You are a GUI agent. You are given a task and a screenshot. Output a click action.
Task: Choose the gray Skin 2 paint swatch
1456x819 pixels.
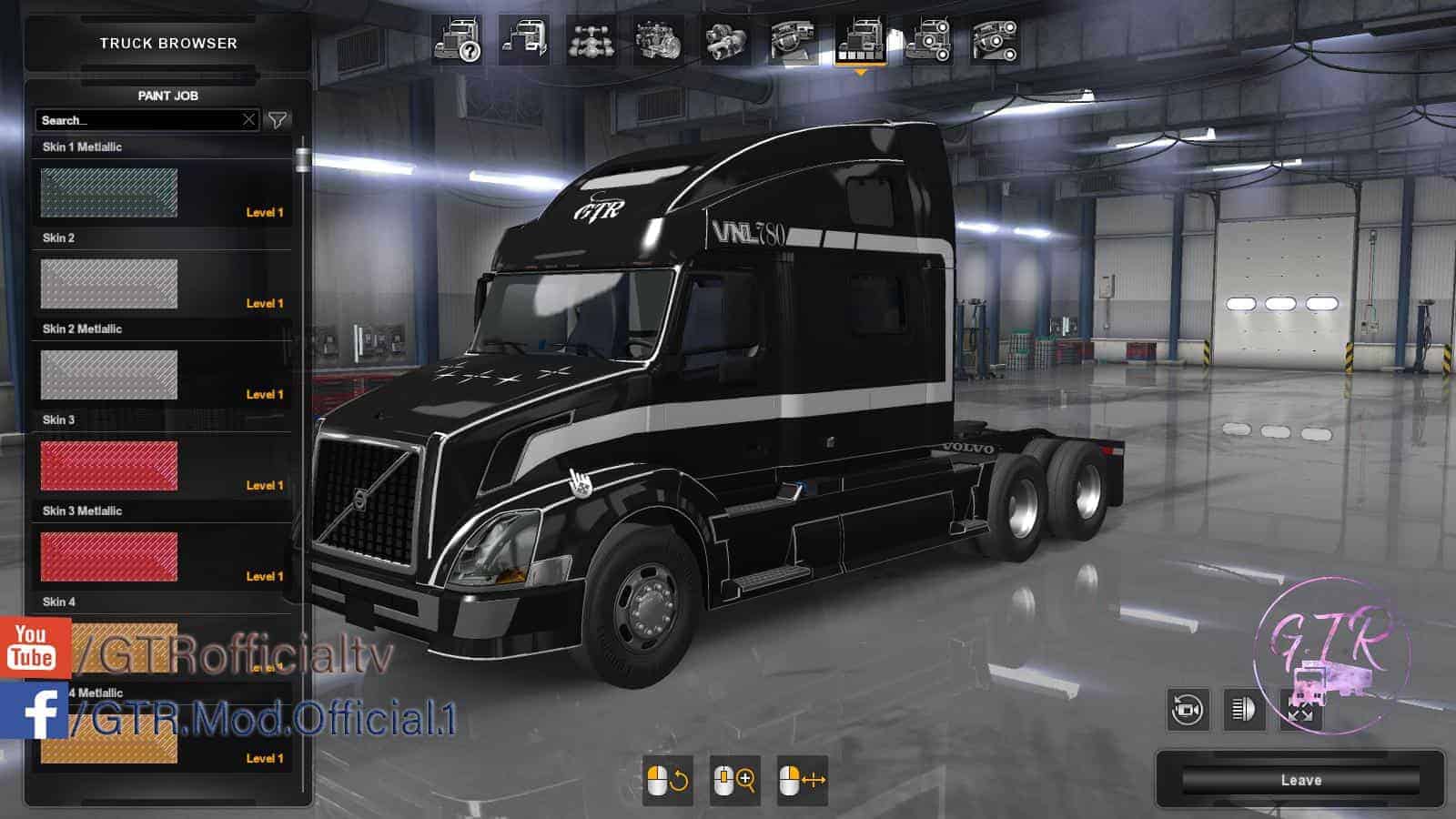(109, 283)
